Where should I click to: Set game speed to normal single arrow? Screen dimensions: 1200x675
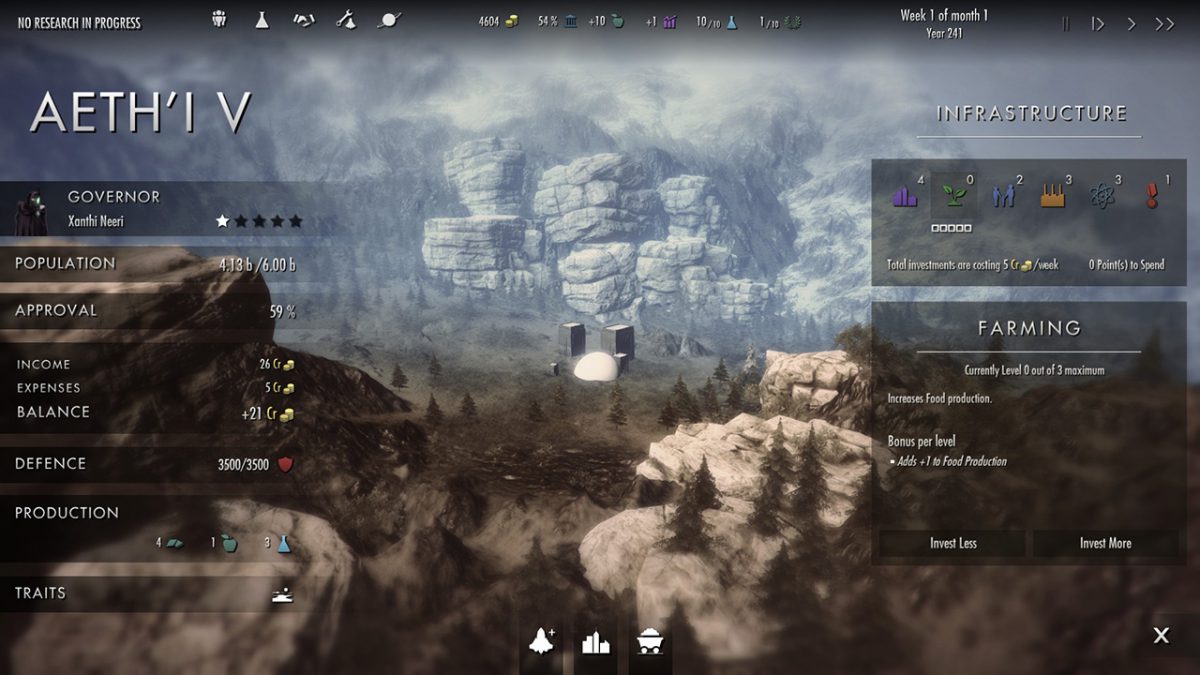click(x=1132, y=24)
